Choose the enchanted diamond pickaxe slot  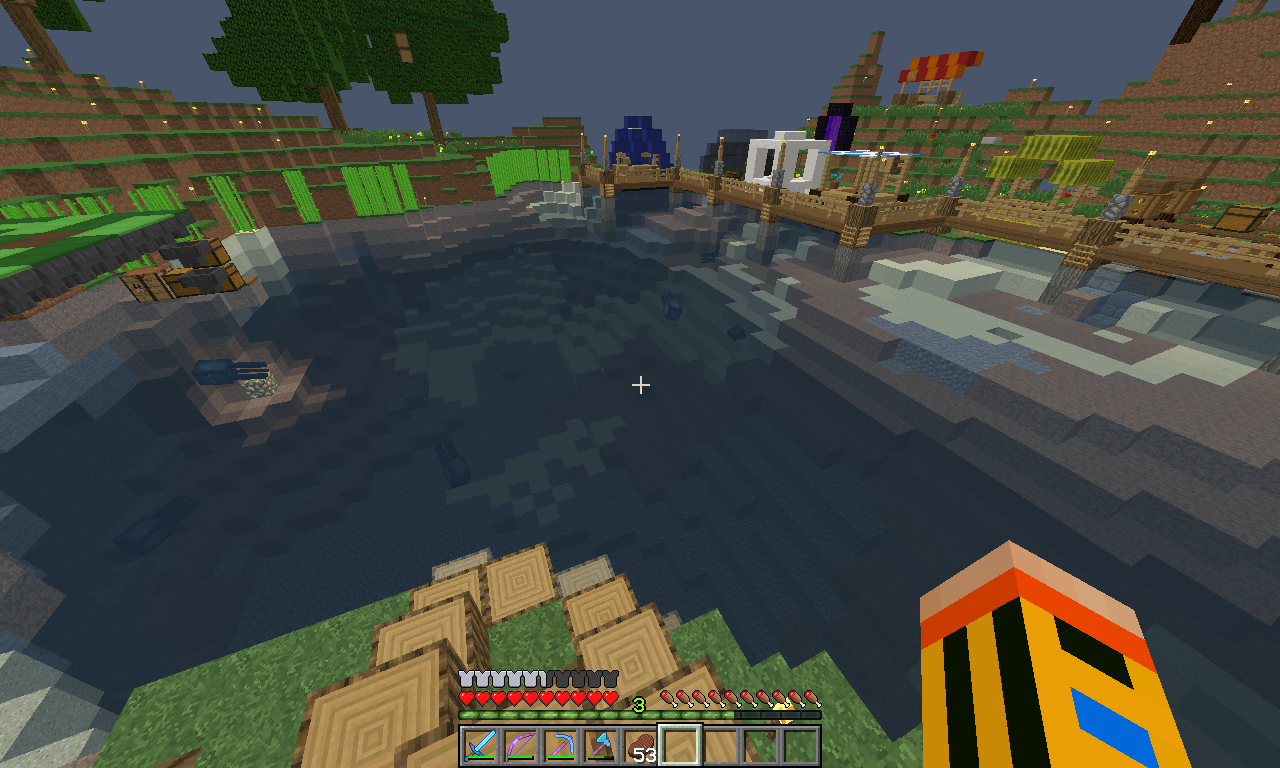click(560, 746)
